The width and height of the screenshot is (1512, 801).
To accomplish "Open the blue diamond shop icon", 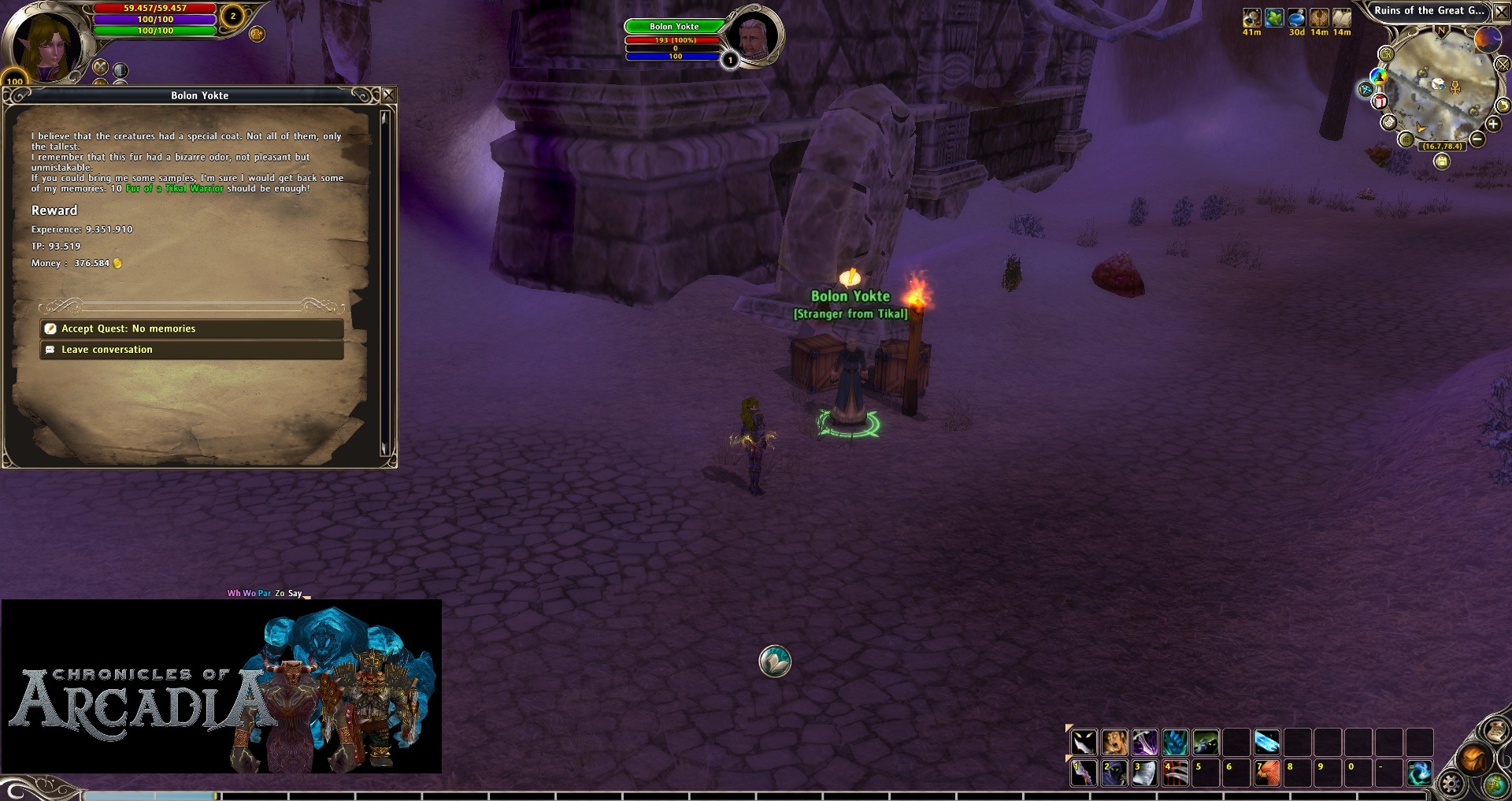I will (x=1366, y=90).
